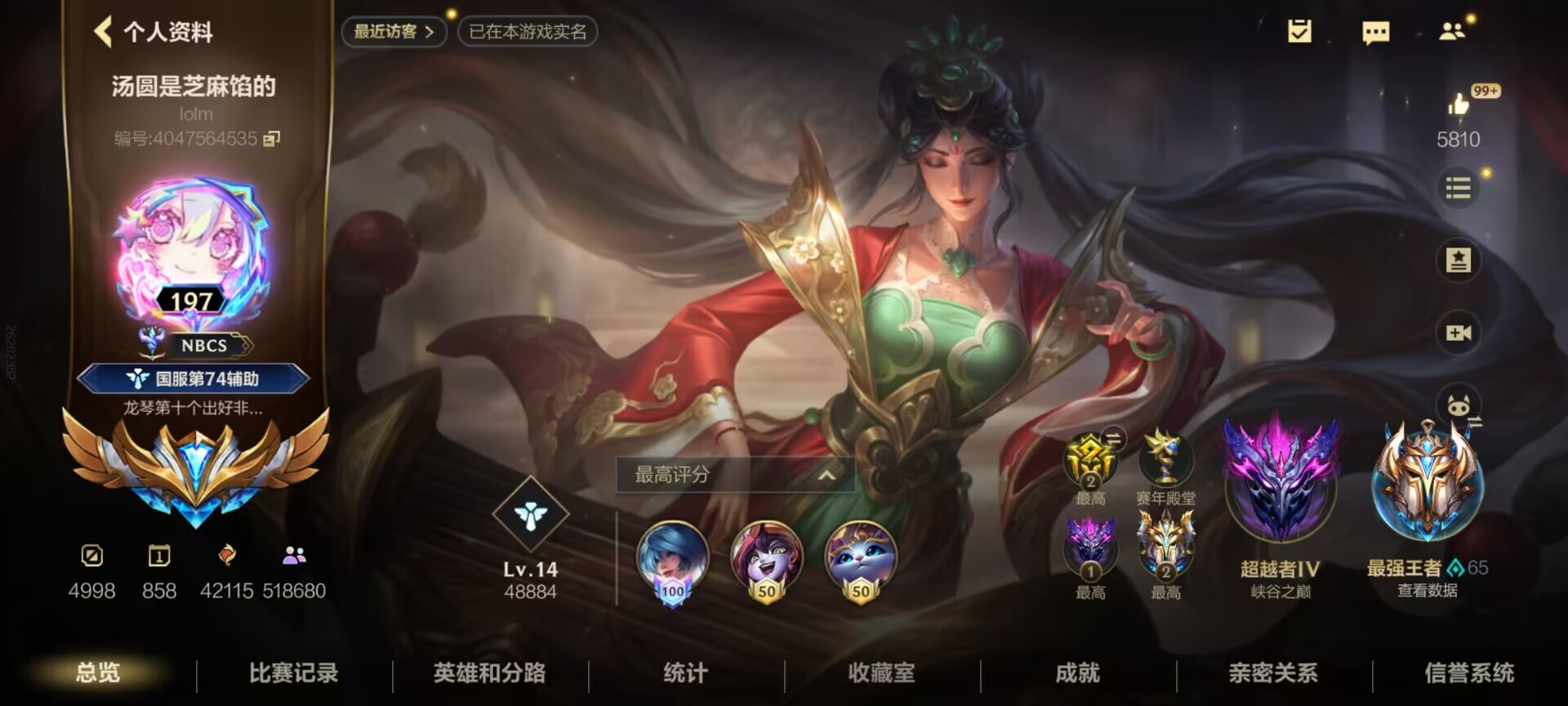Screen dimensions: 1568x706
Task: Open the chat messages icon at top right
Action: pos(1376,33)
